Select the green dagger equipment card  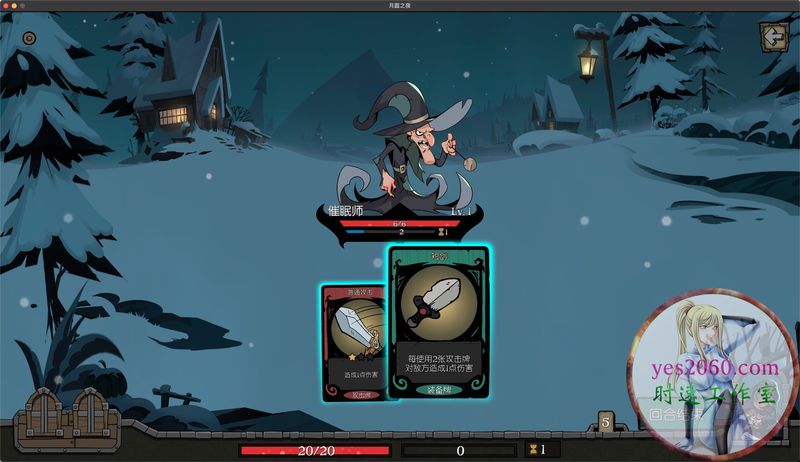(438, 323)
